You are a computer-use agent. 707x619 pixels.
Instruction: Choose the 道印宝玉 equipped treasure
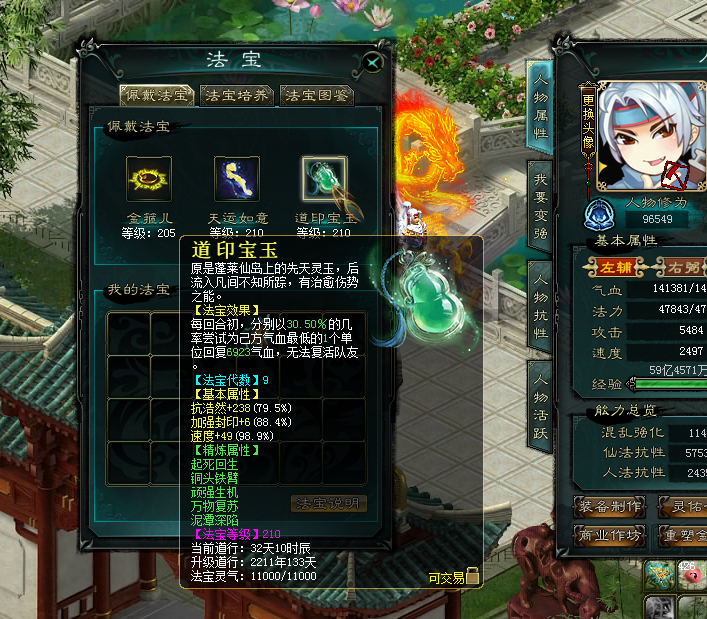[324, 179]
